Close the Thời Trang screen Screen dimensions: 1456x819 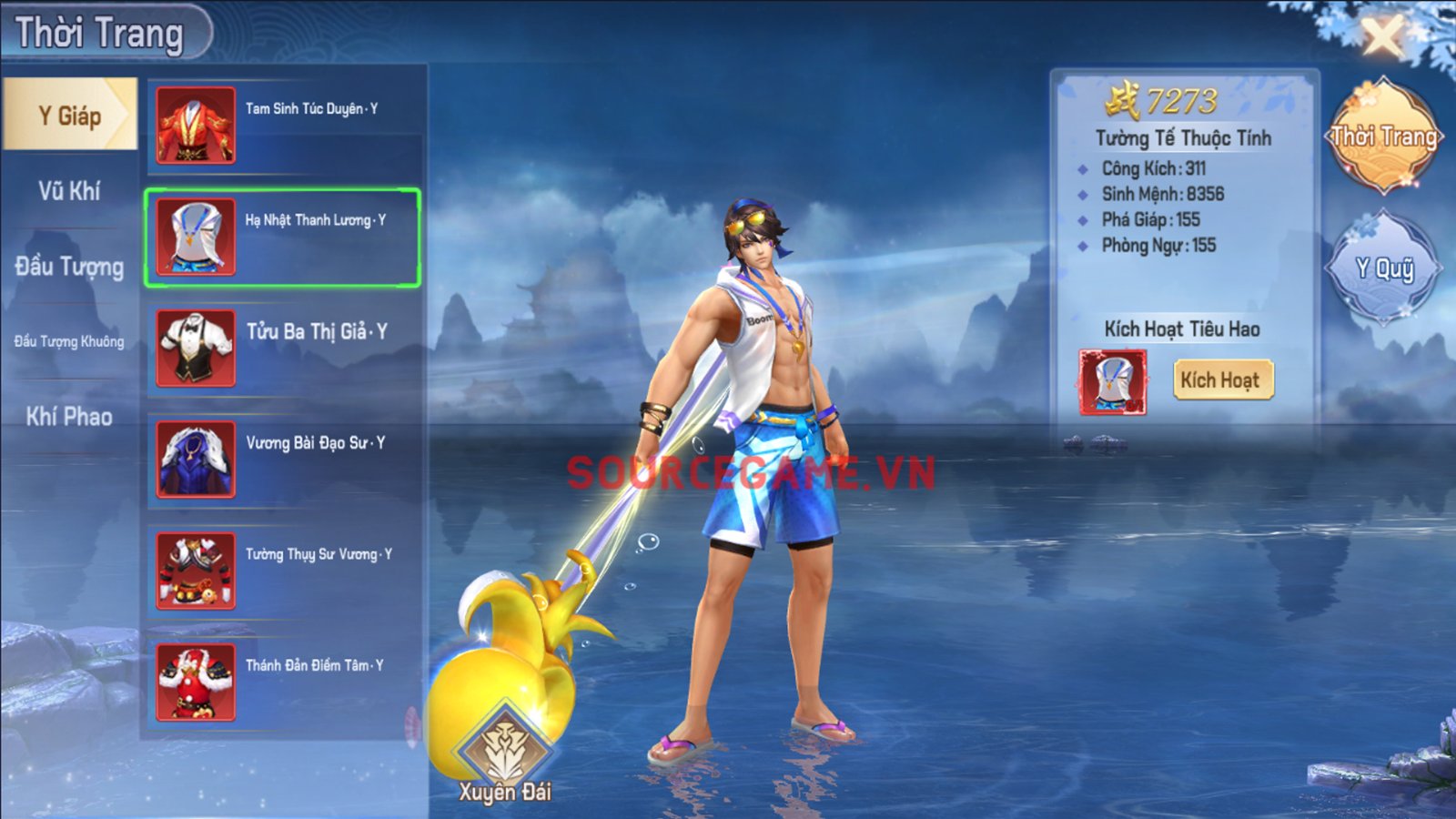click(x=1382, y=38)
